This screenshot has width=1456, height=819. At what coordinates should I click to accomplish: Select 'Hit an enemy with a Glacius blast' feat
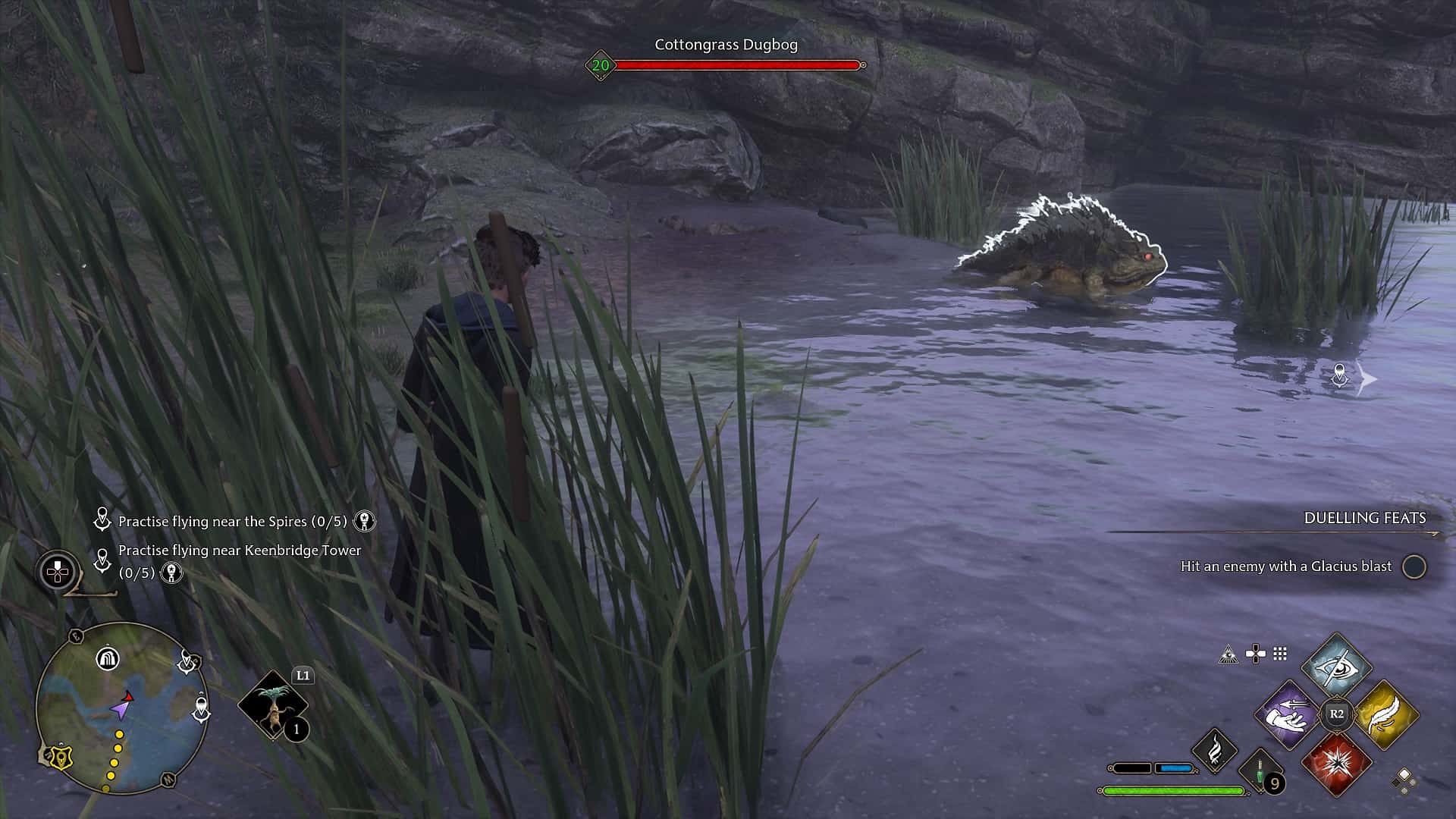[x=1286, y=566]
